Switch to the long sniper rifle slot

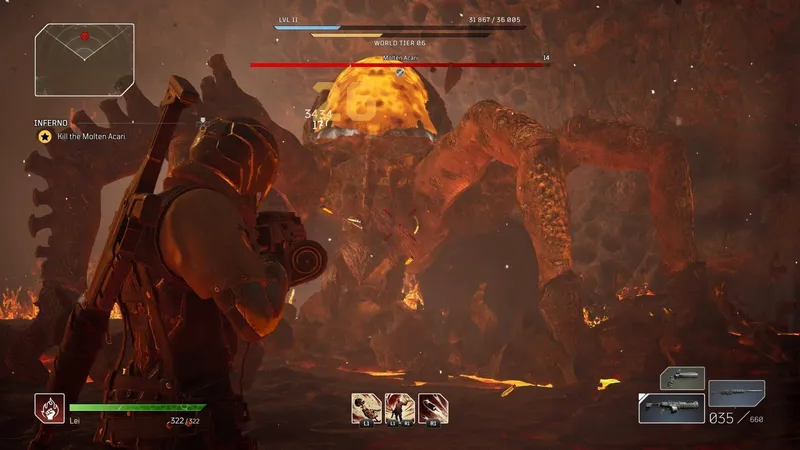(x=737, y=392)
